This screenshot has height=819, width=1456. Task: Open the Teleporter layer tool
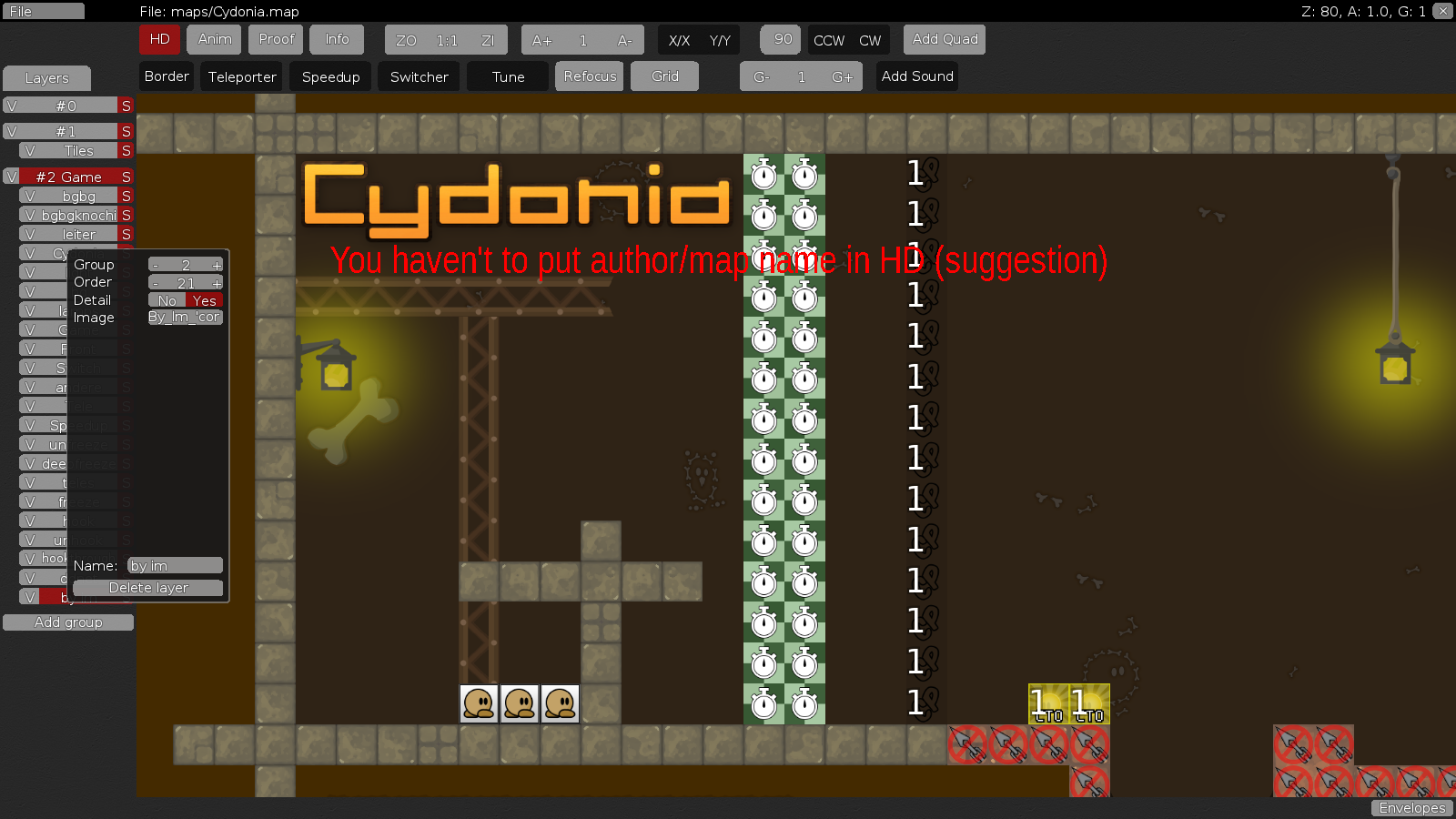coord(241,76)
